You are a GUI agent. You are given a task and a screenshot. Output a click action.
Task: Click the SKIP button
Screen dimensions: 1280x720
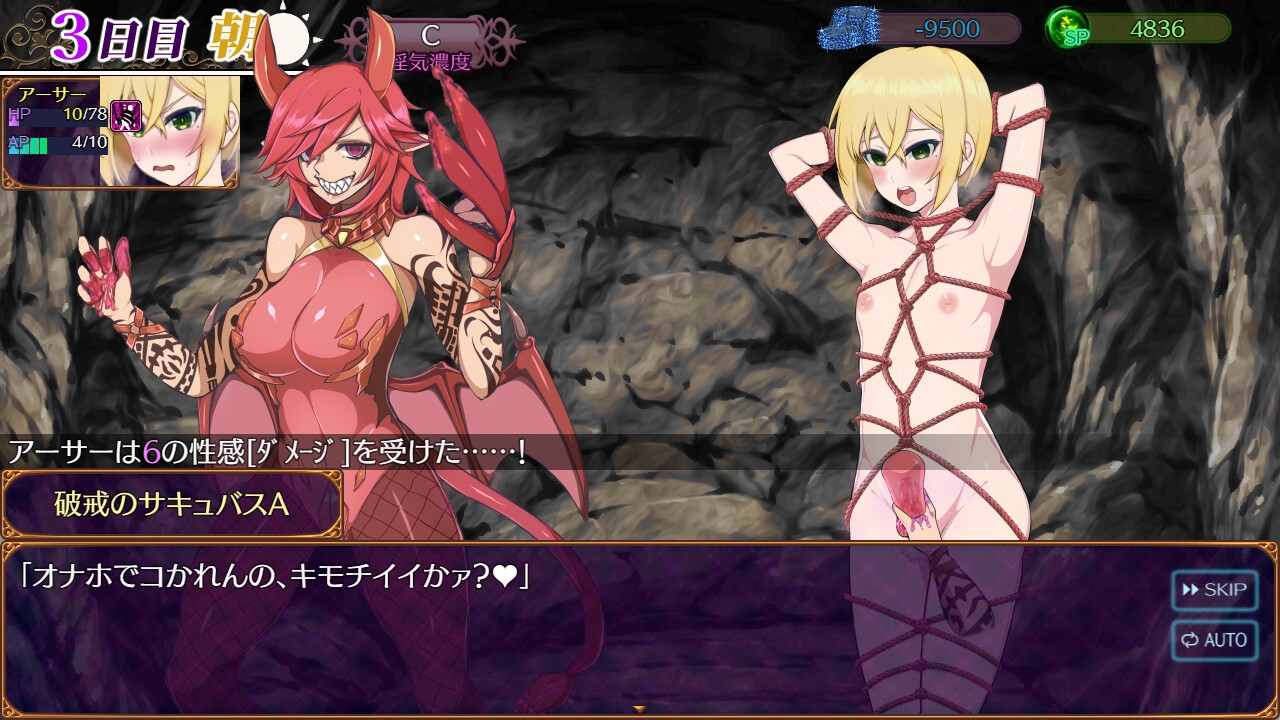1214,590
